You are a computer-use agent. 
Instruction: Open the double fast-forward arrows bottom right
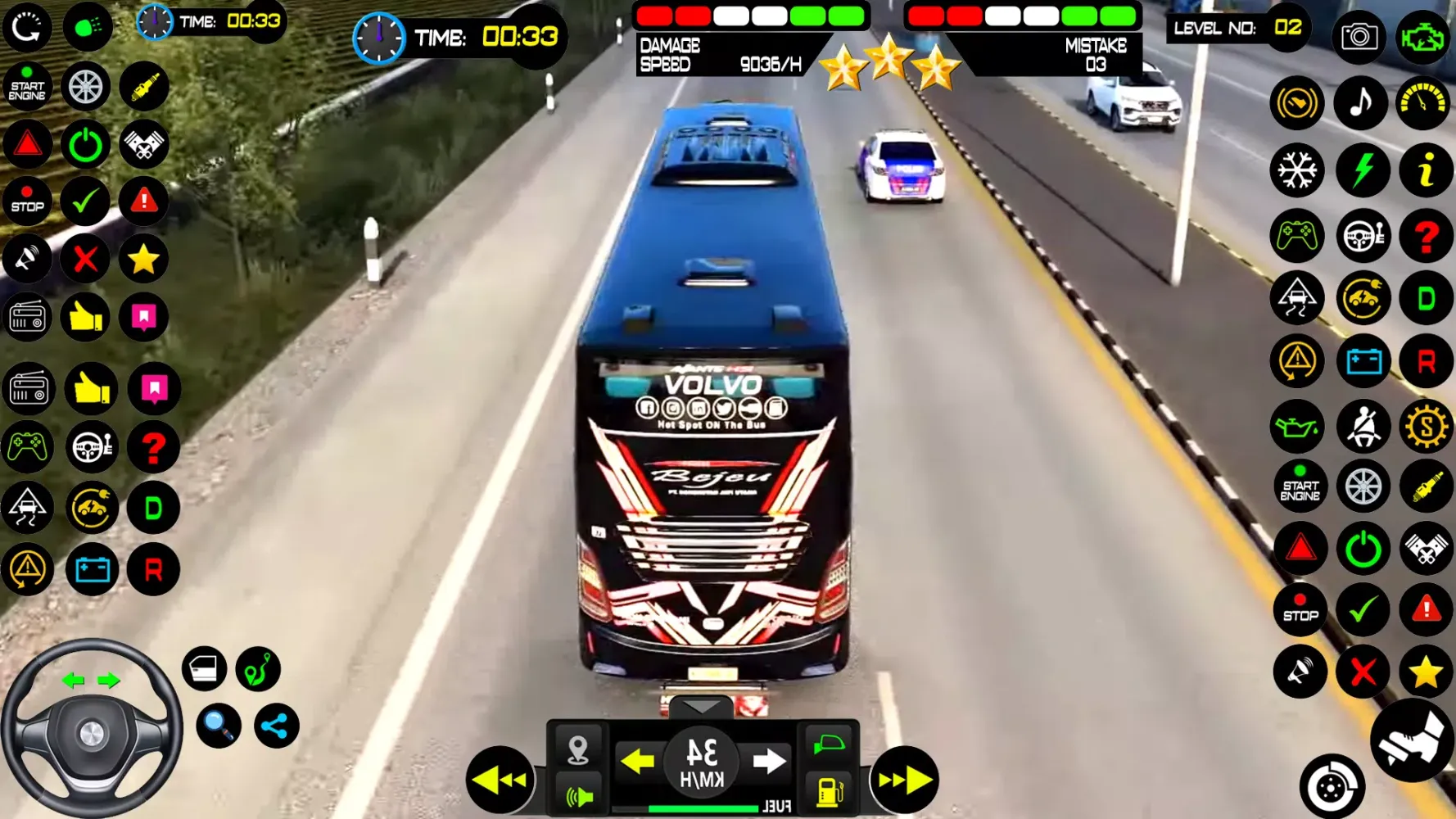click(x=905, y=779)
